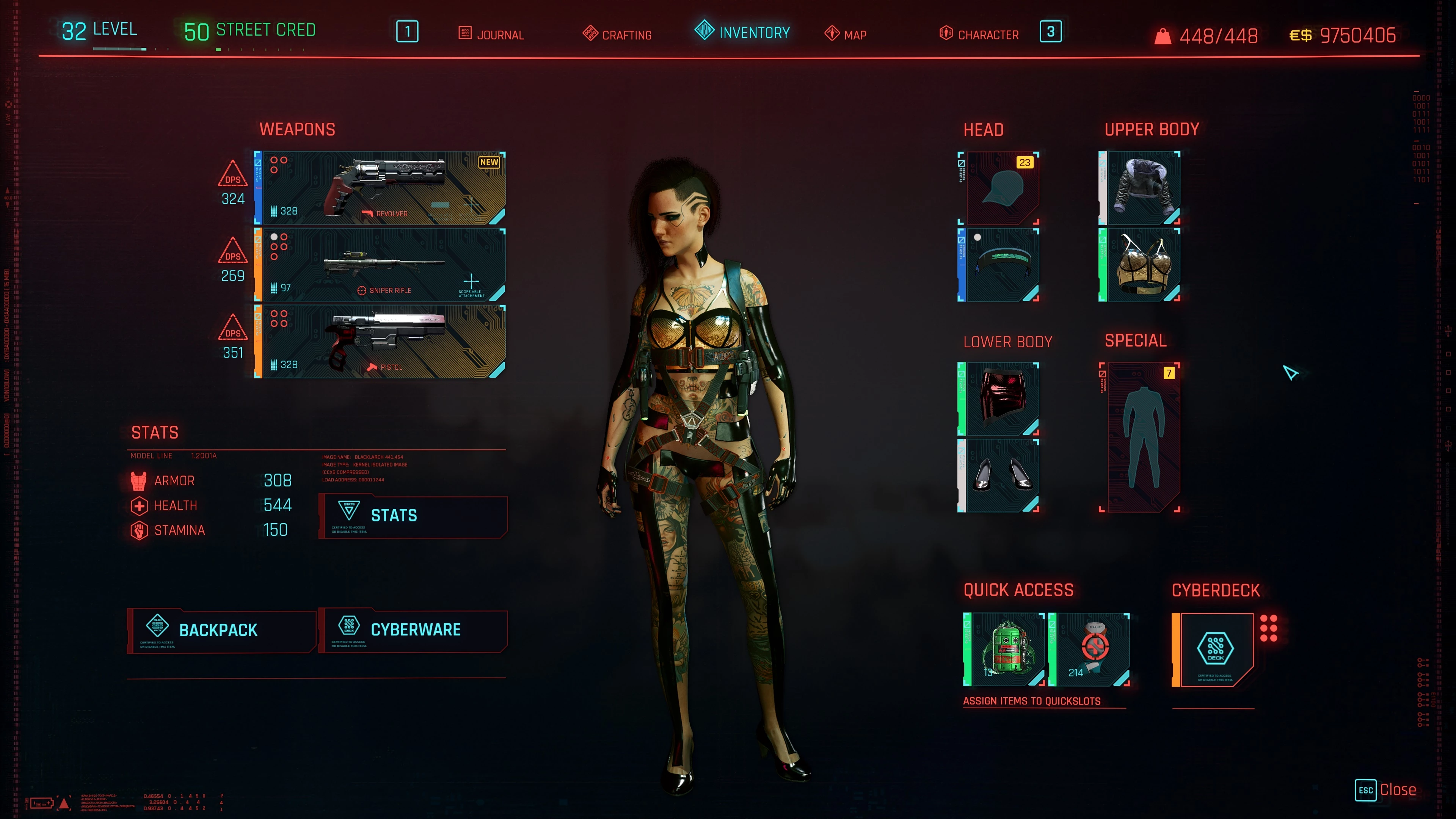Go to the Character tab
Viewport: 1456px width, 819px height.
(979, 35)
